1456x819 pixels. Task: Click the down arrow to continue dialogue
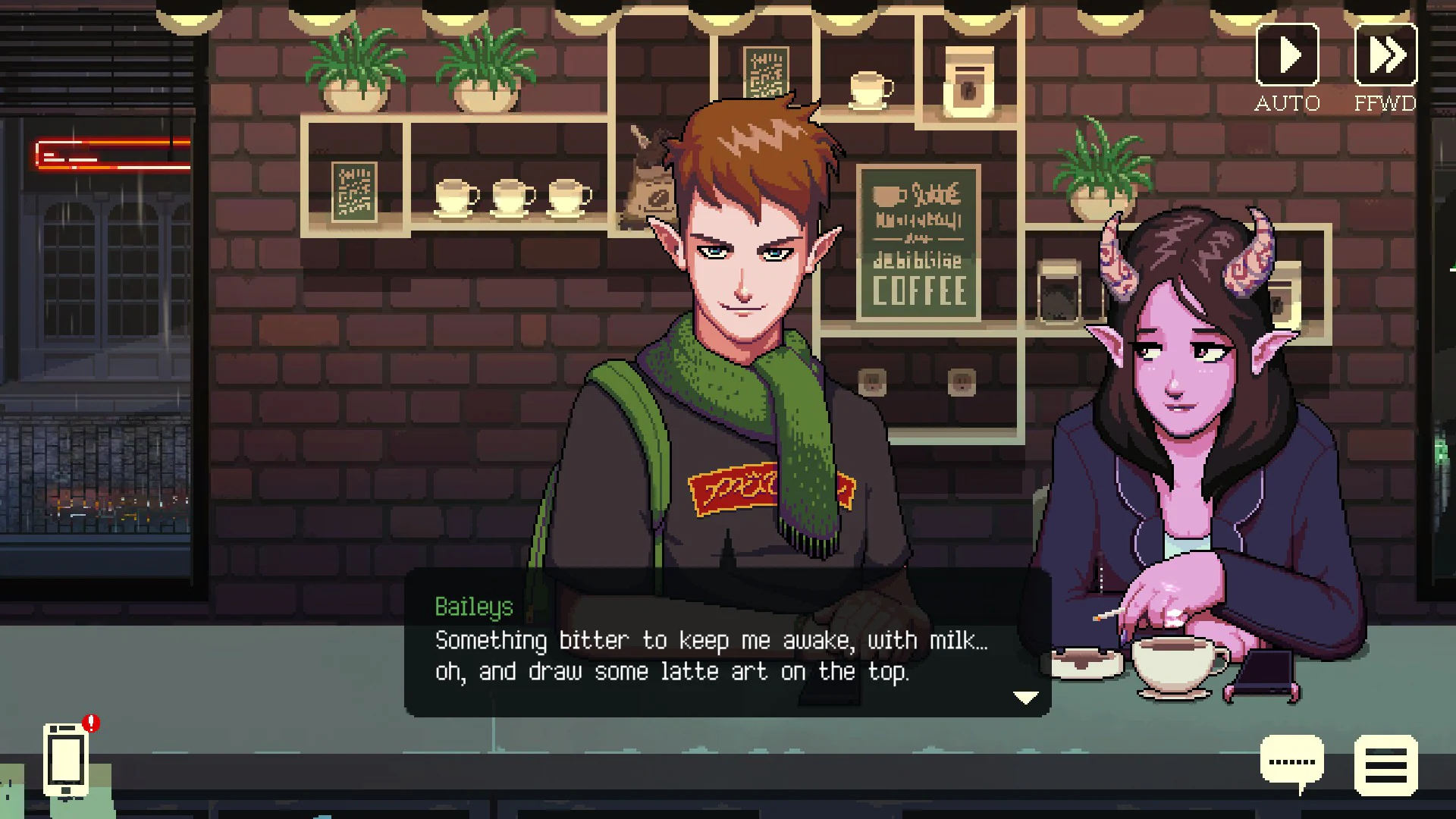point(1028,695)
